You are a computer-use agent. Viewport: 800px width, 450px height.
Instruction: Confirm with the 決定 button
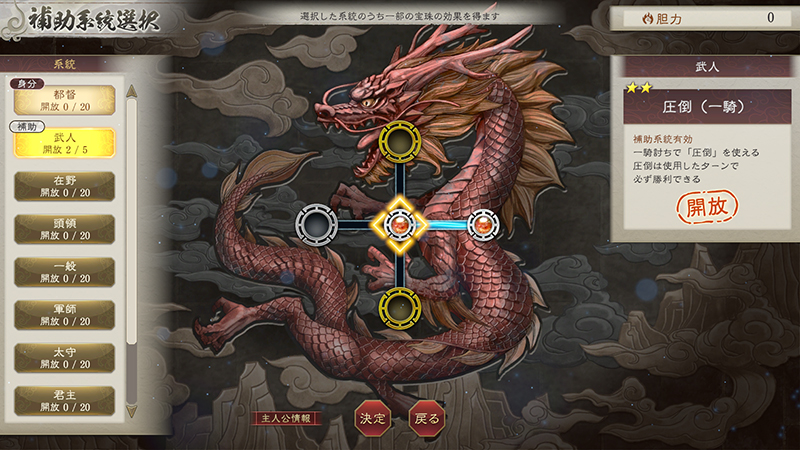(x=371, y=418)
